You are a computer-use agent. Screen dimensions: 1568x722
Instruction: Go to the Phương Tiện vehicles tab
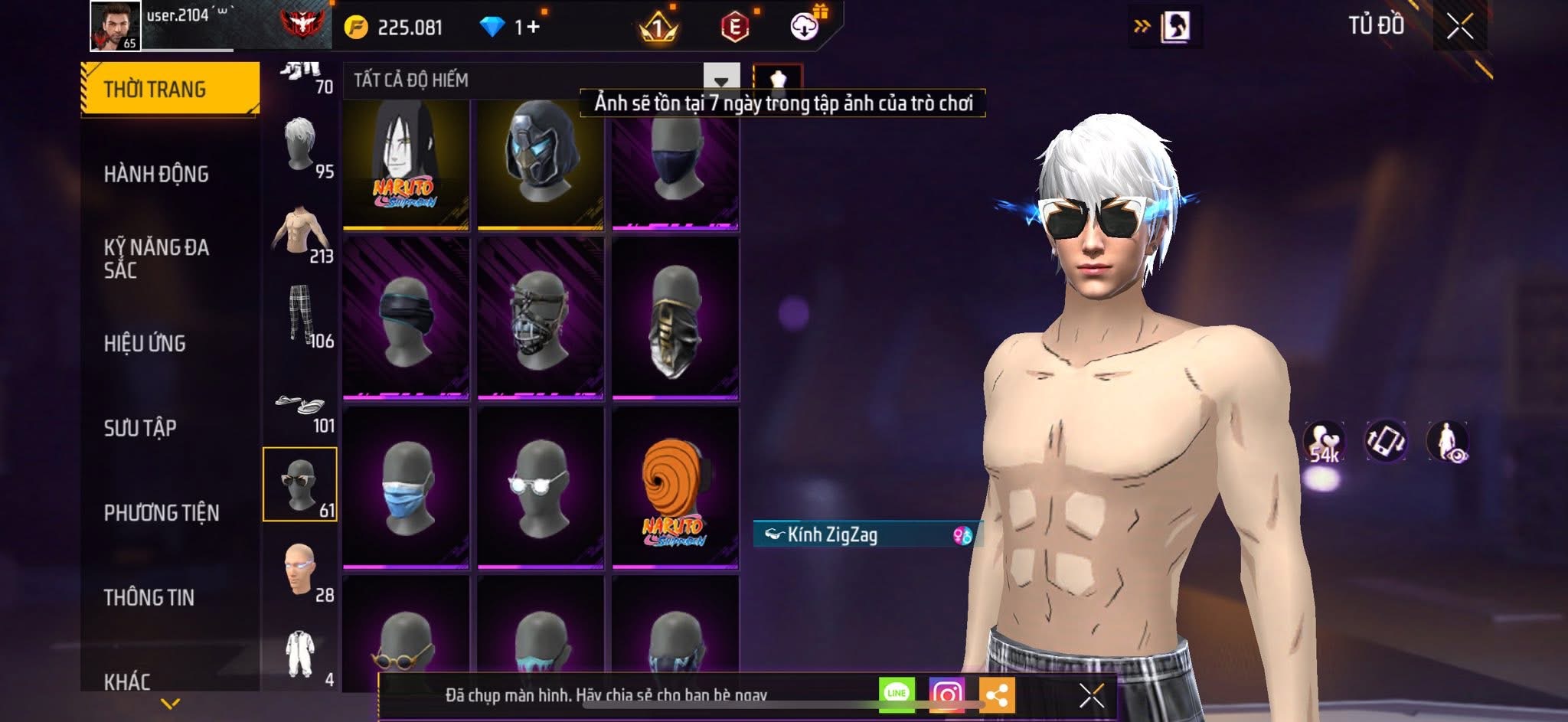(x=162, y=513)
